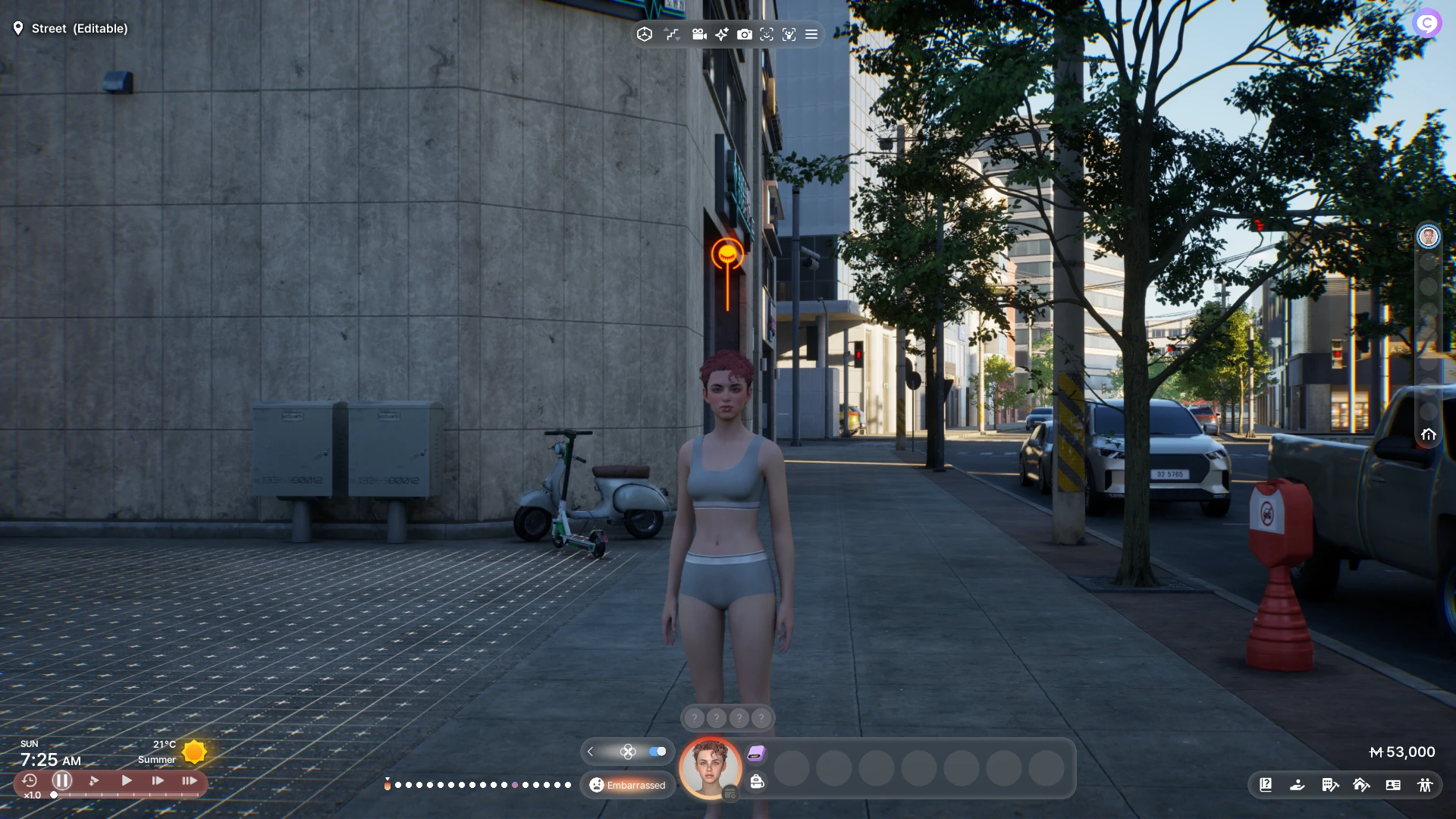Image resolution: width=1456 pixels, height=819 pixels.
Task: Select the family member portrait on right sidebar
Action: pyautogui.click(x=1429, y=237)
